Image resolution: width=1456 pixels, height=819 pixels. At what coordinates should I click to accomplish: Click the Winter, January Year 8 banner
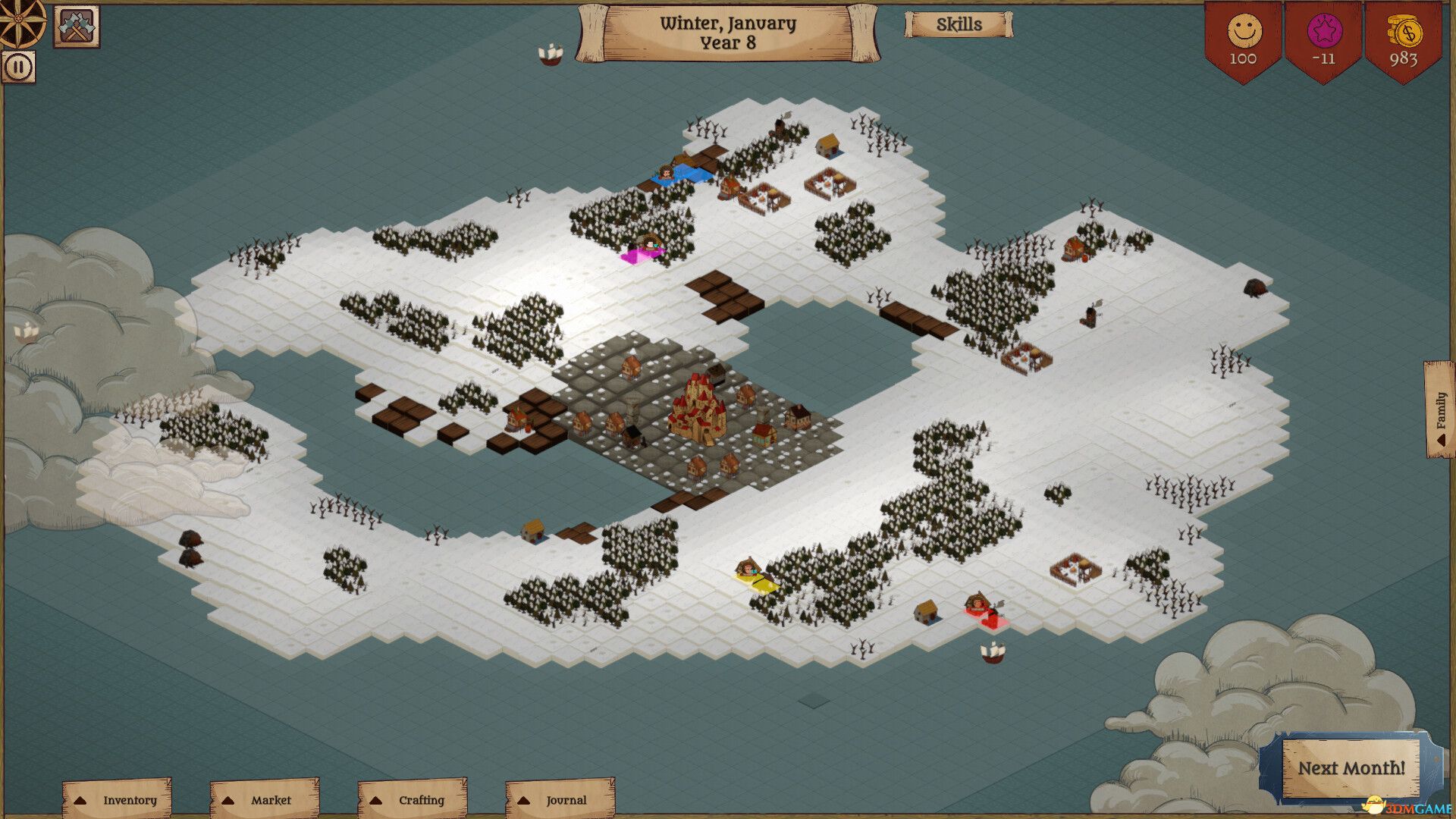pyautogui.click(x=726, y=32)
